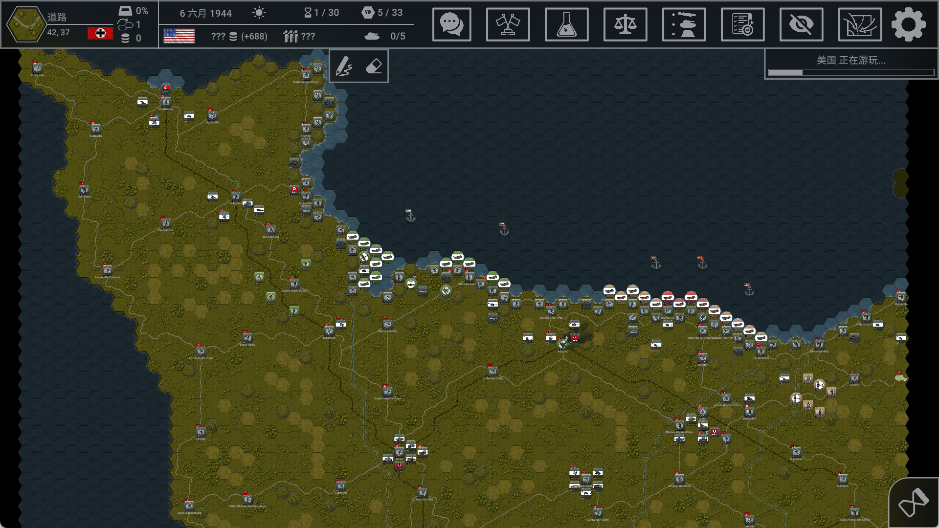Click the German flag in terrain panel

pyautogui.click(x=100, y=33)
